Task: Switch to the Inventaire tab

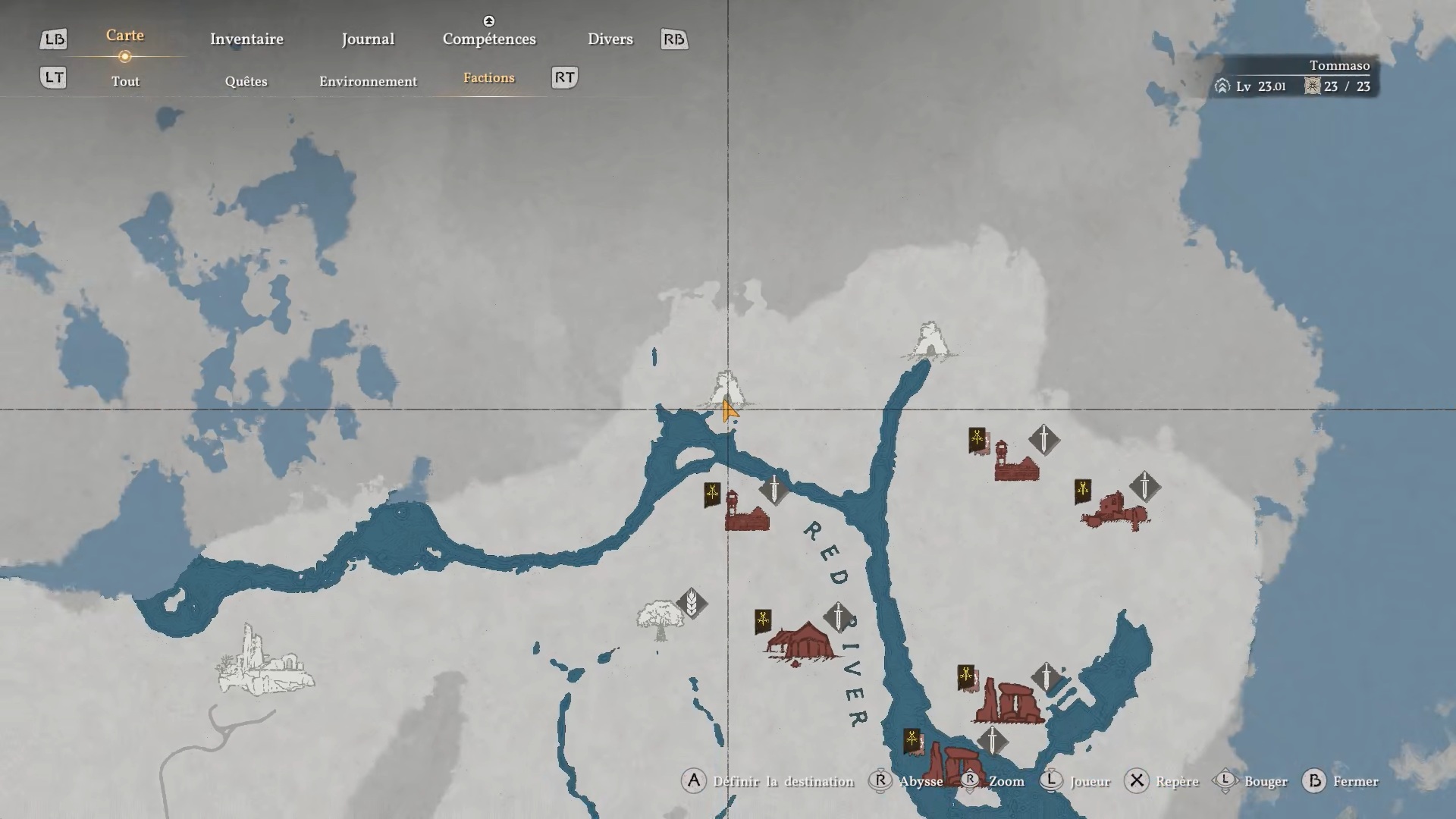Action: (246, 39)
